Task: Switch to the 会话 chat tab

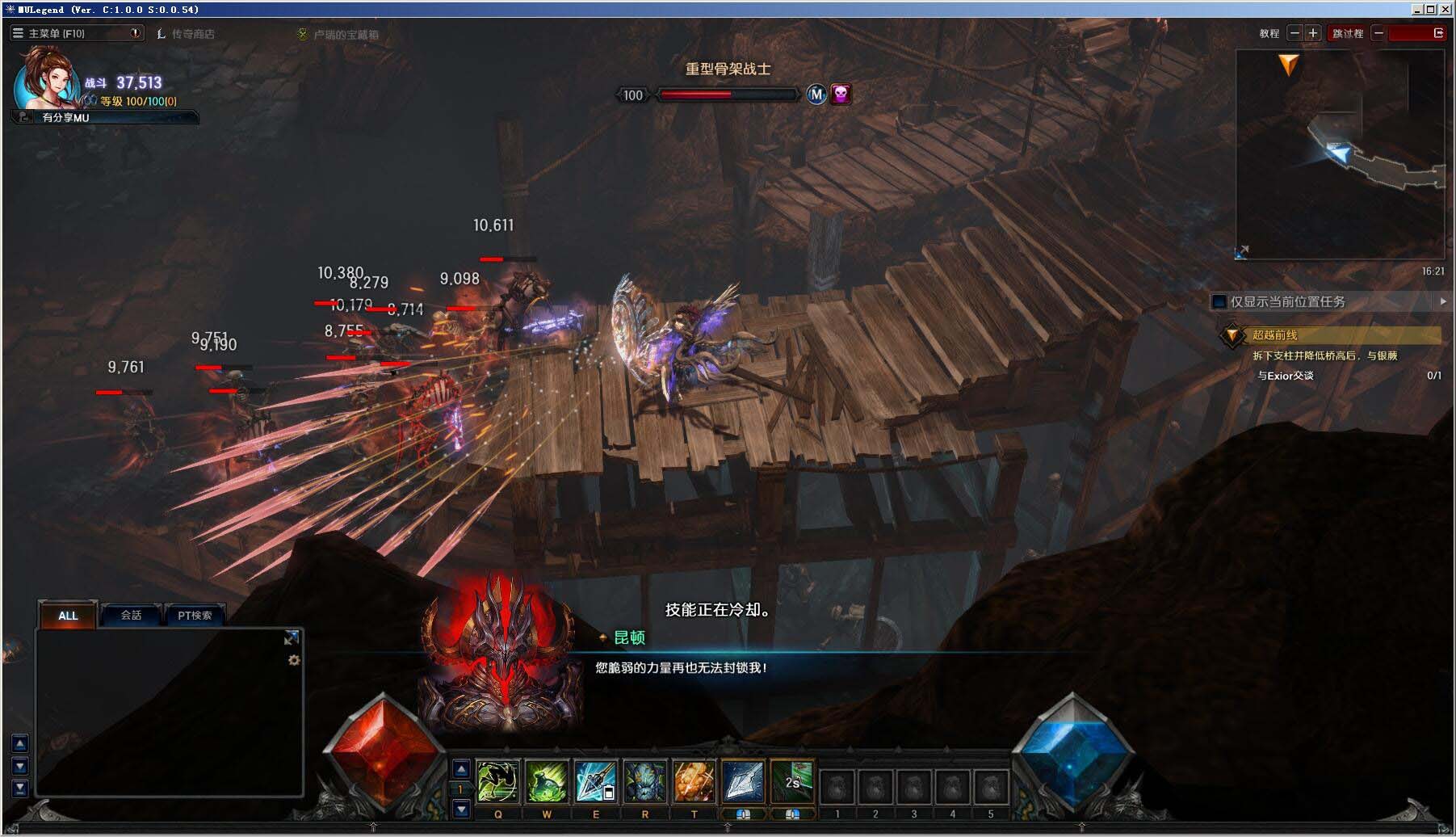Action: point(130,615)
